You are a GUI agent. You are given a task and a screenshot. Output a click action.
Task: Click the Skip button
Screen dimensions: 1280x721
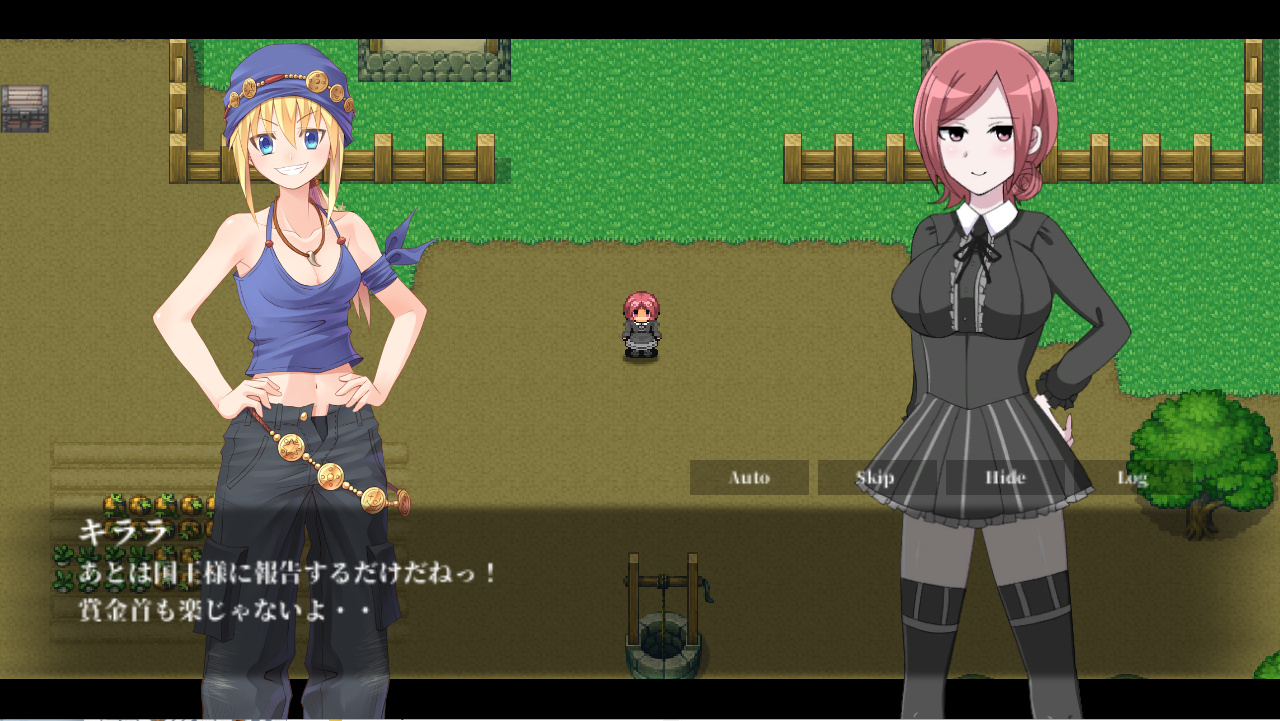coord(876,478)
